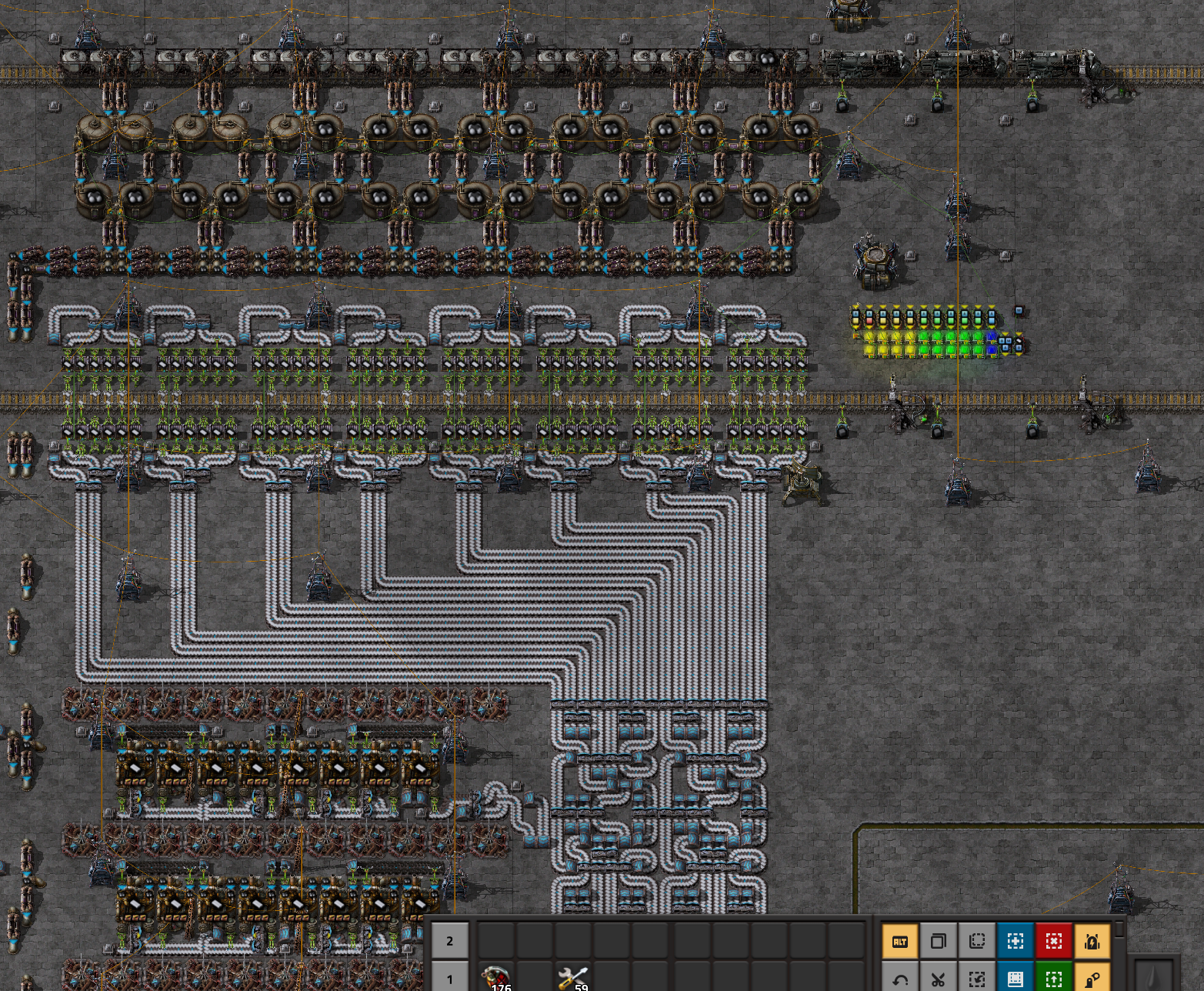Toggle the personal roboport backpack shortcut
The image size is (1204, 991).
coord(1092,941)
